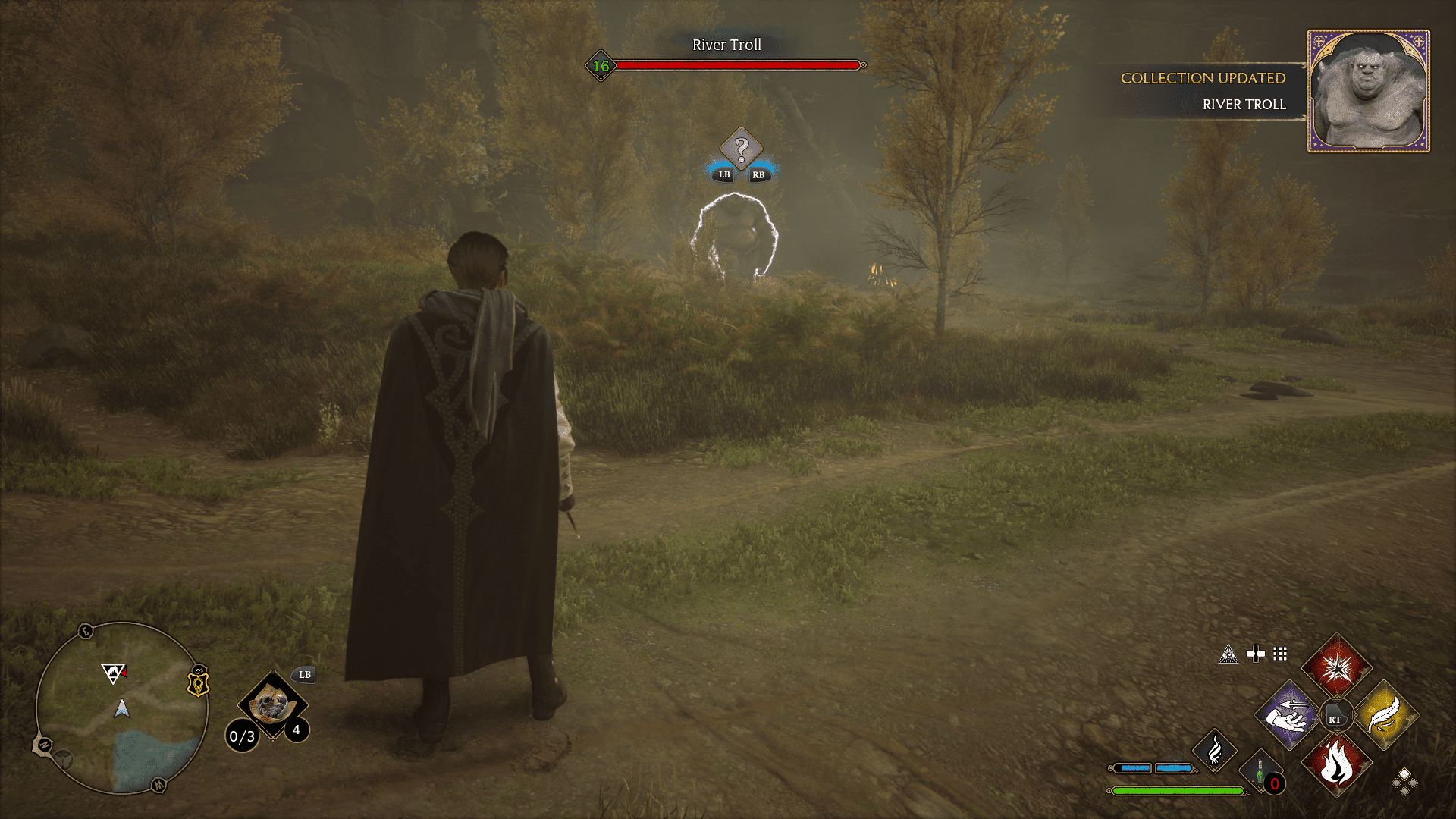Click the River Troll nameplate title
1456x819 pixels.
tap(726, 45)
